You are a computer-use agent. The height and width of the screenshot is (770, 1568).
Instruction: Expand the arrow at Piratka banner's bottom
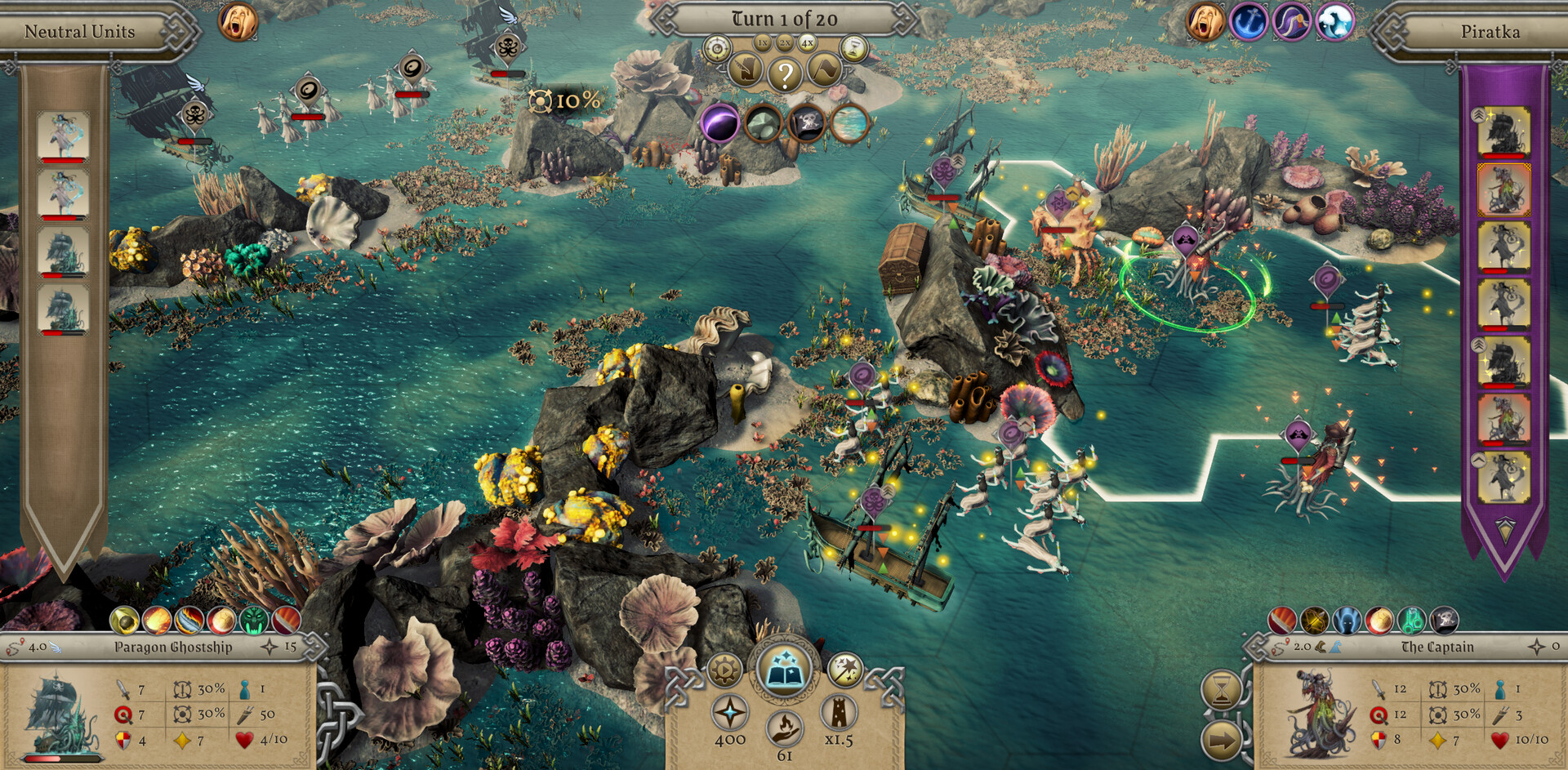point(1504,529)
